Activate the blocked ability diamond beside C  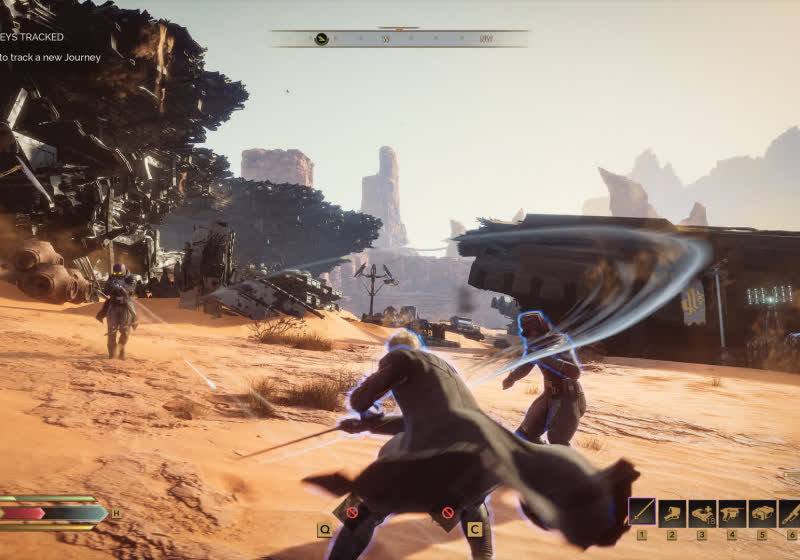447,512
